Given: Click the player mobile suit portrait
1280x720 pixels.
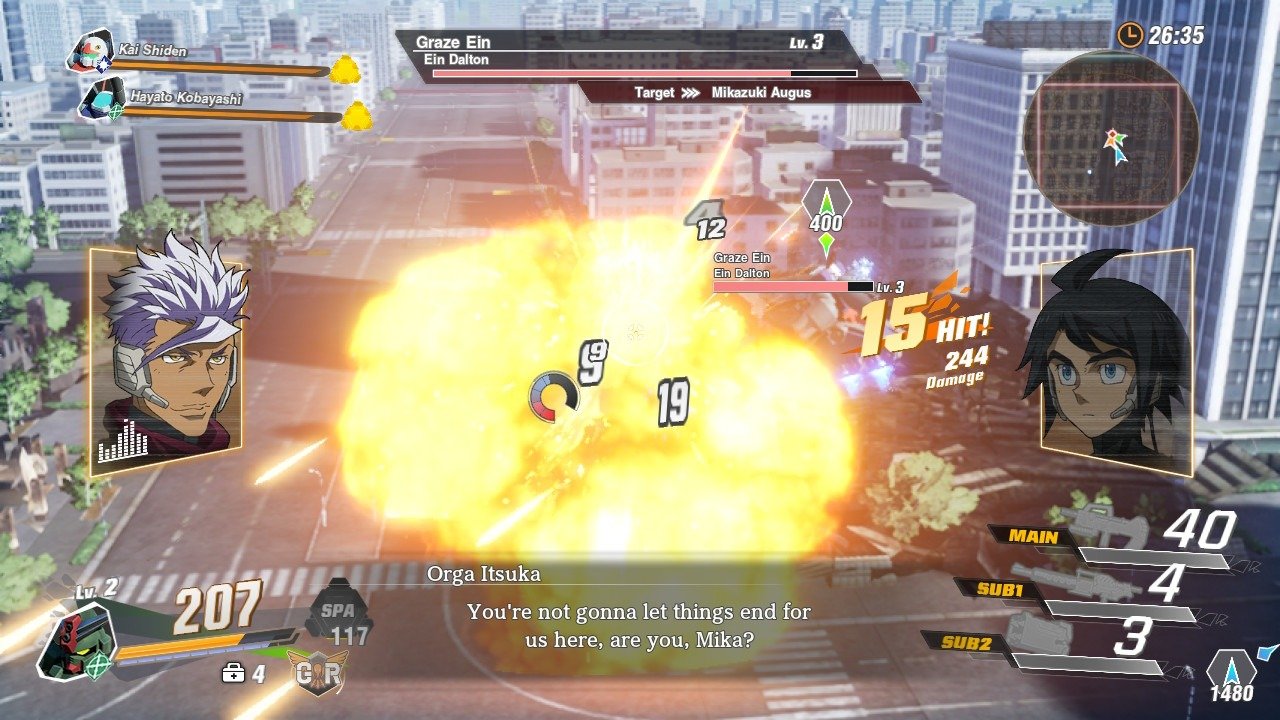Looking at the screenshot, I should coord(75,637).
